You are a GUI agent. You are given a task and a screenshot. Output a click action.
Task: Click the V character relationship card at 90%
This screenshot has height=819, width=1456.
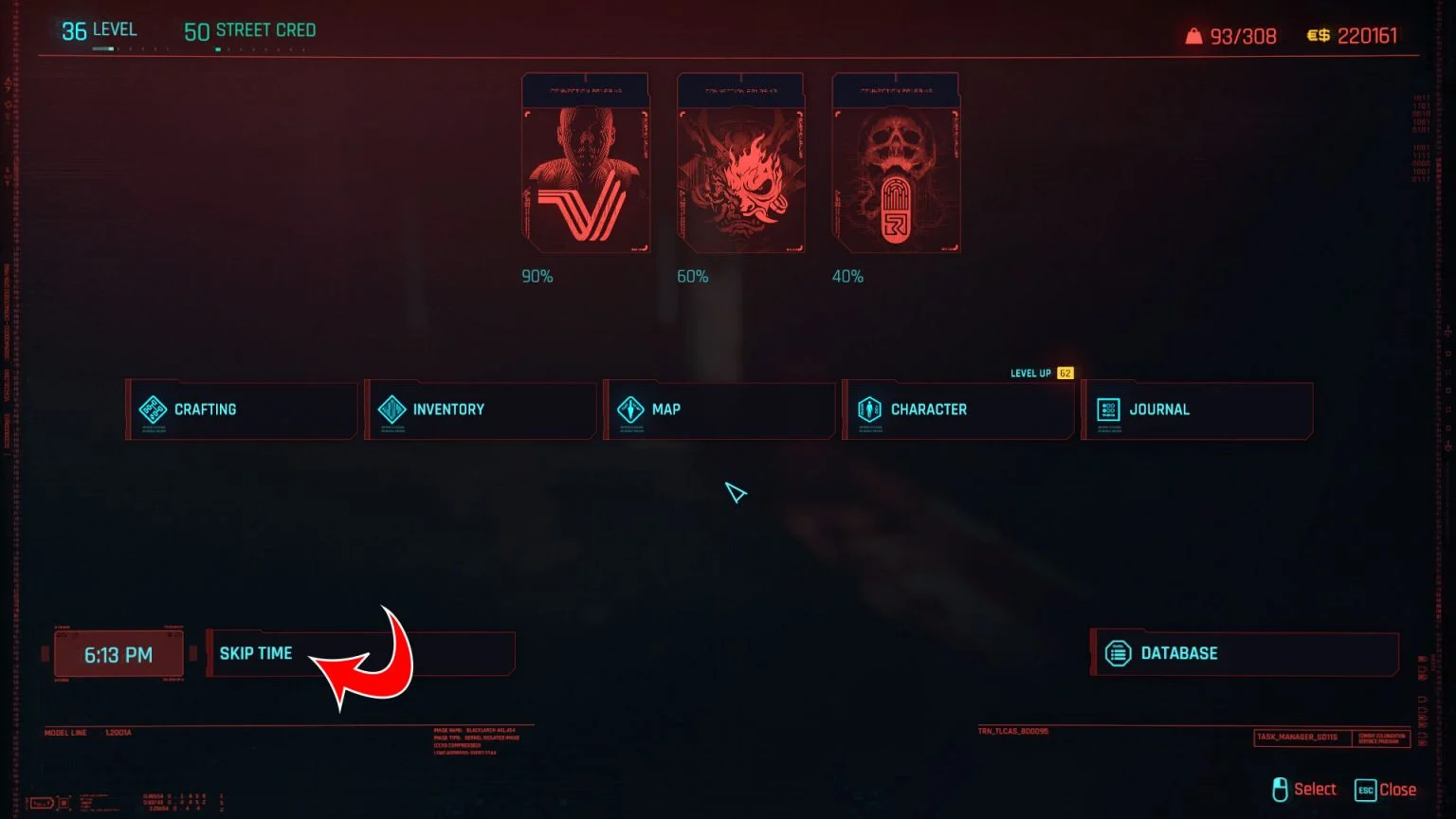click(585, 163)
